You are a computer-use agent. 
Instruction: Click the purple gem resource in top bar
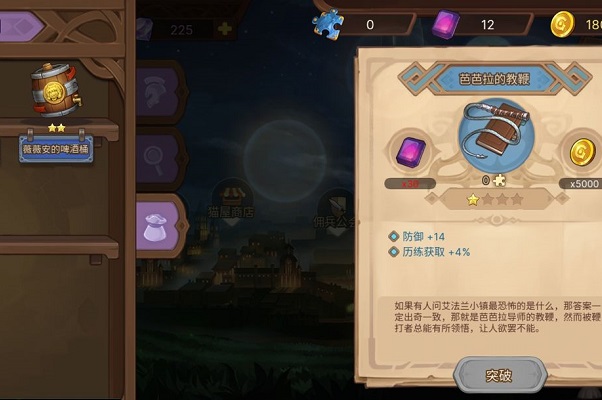(x=445, y=23)
